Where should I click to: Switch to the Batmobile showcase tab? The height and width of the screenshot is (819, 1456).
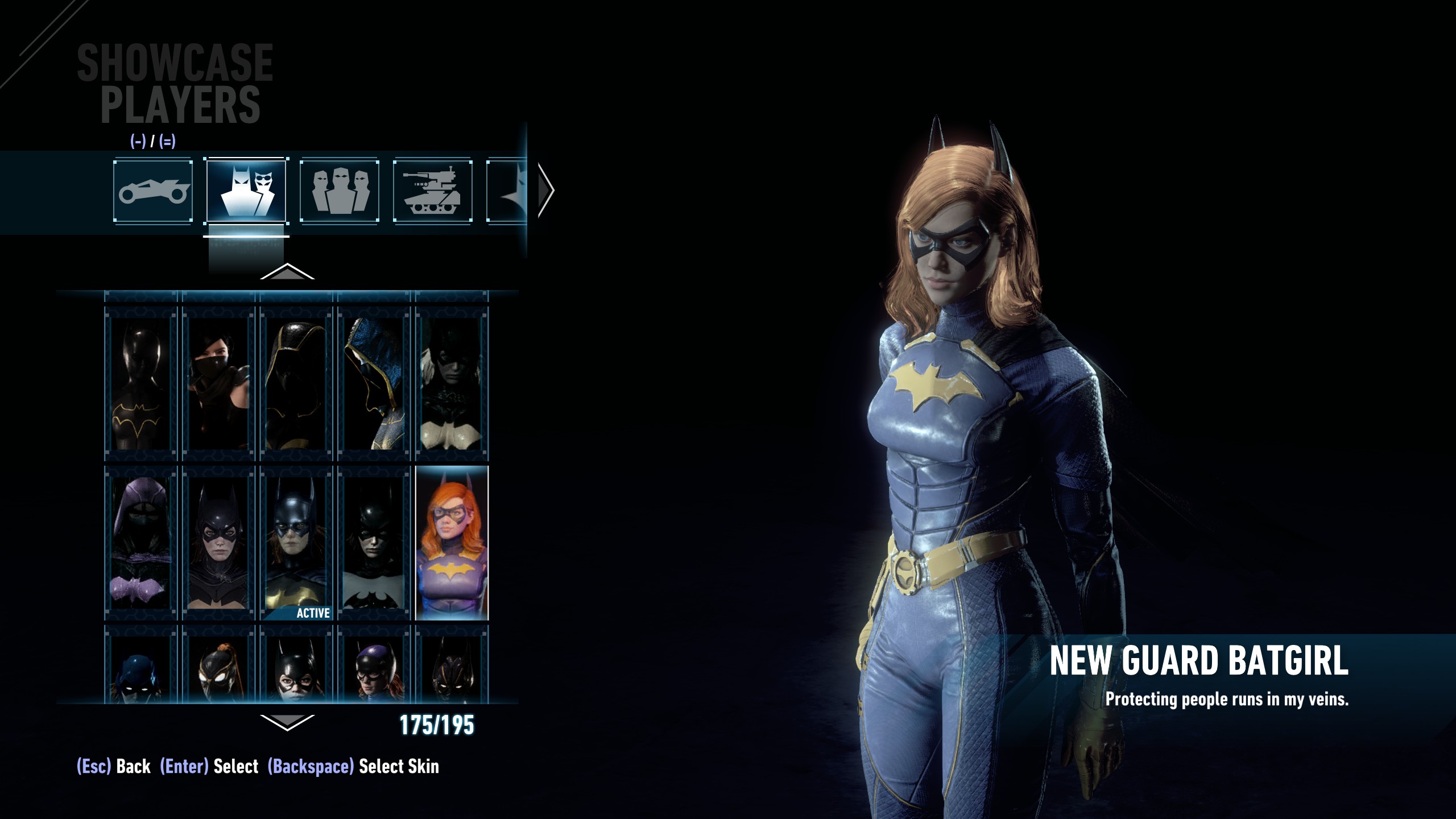pyautogui.click(x=152, y=191)
